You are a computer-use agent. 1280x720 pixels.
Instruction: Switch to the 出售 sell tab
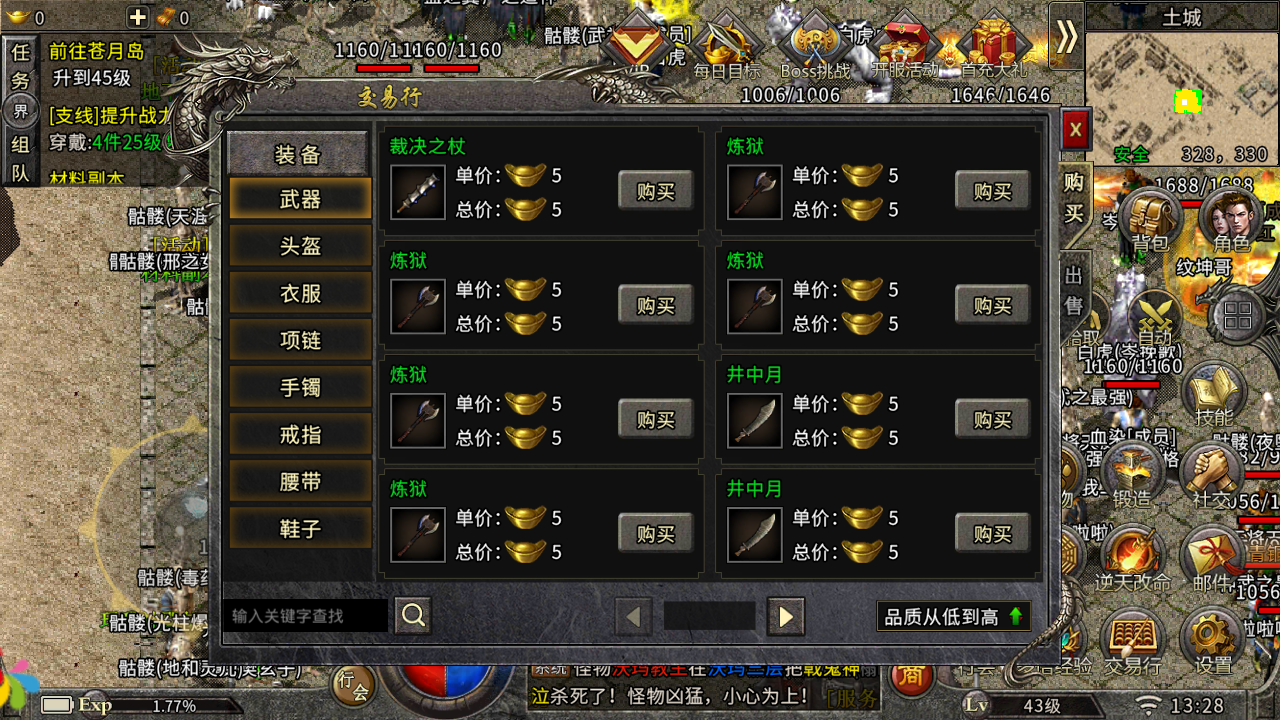click(x=1074, y=290)
